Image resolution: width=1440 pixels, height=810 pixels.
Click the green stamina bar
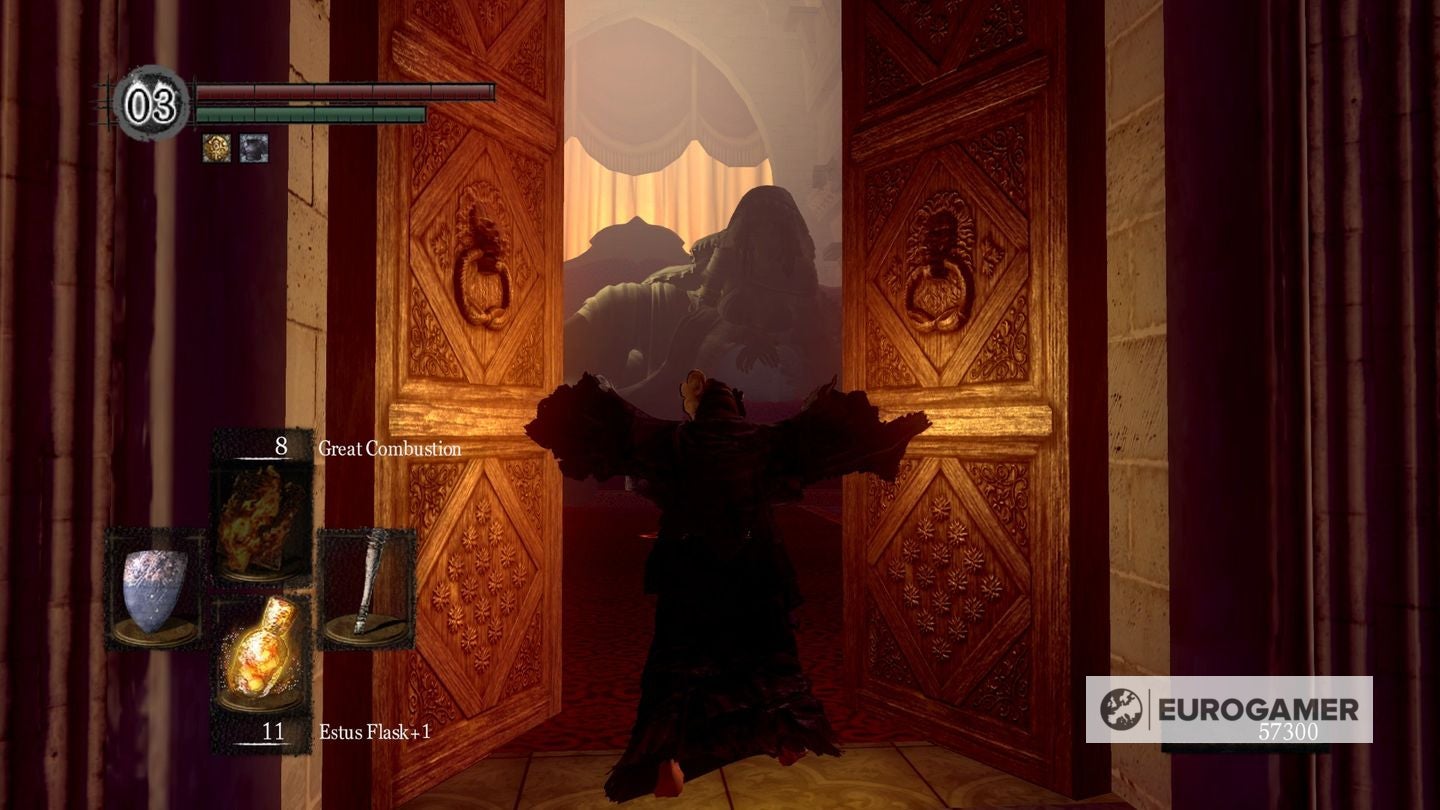(310, 116)
